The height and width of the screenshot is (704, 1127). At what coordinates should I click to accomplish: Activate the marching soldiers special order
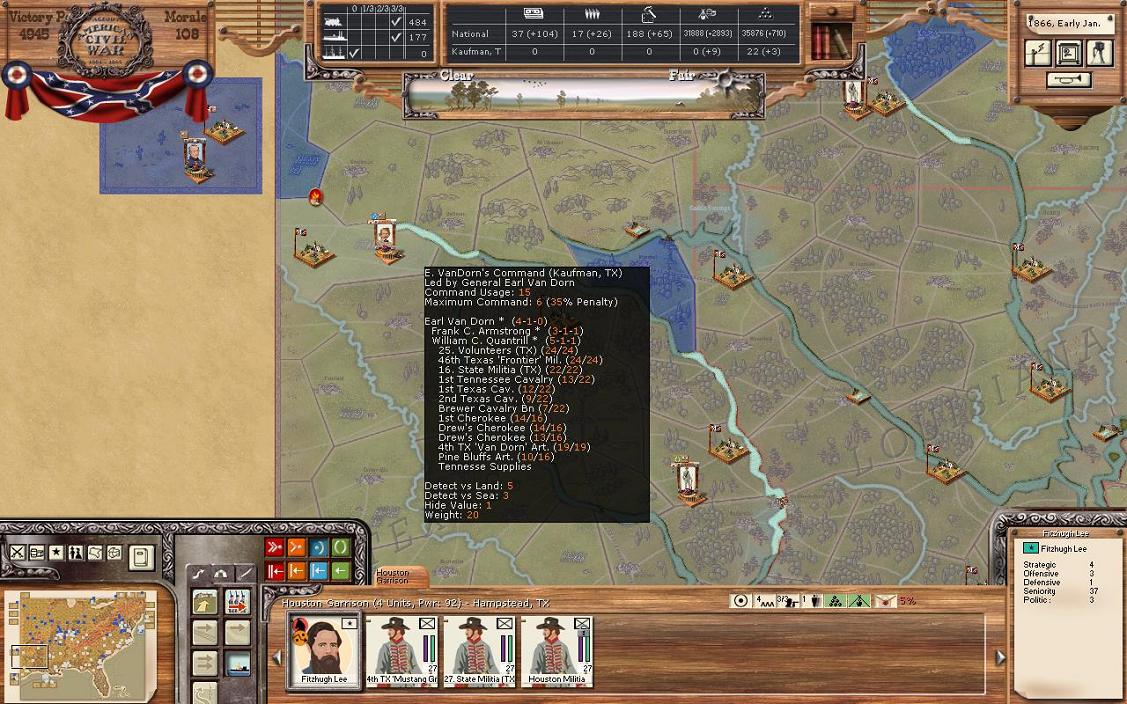pos(237,602)
